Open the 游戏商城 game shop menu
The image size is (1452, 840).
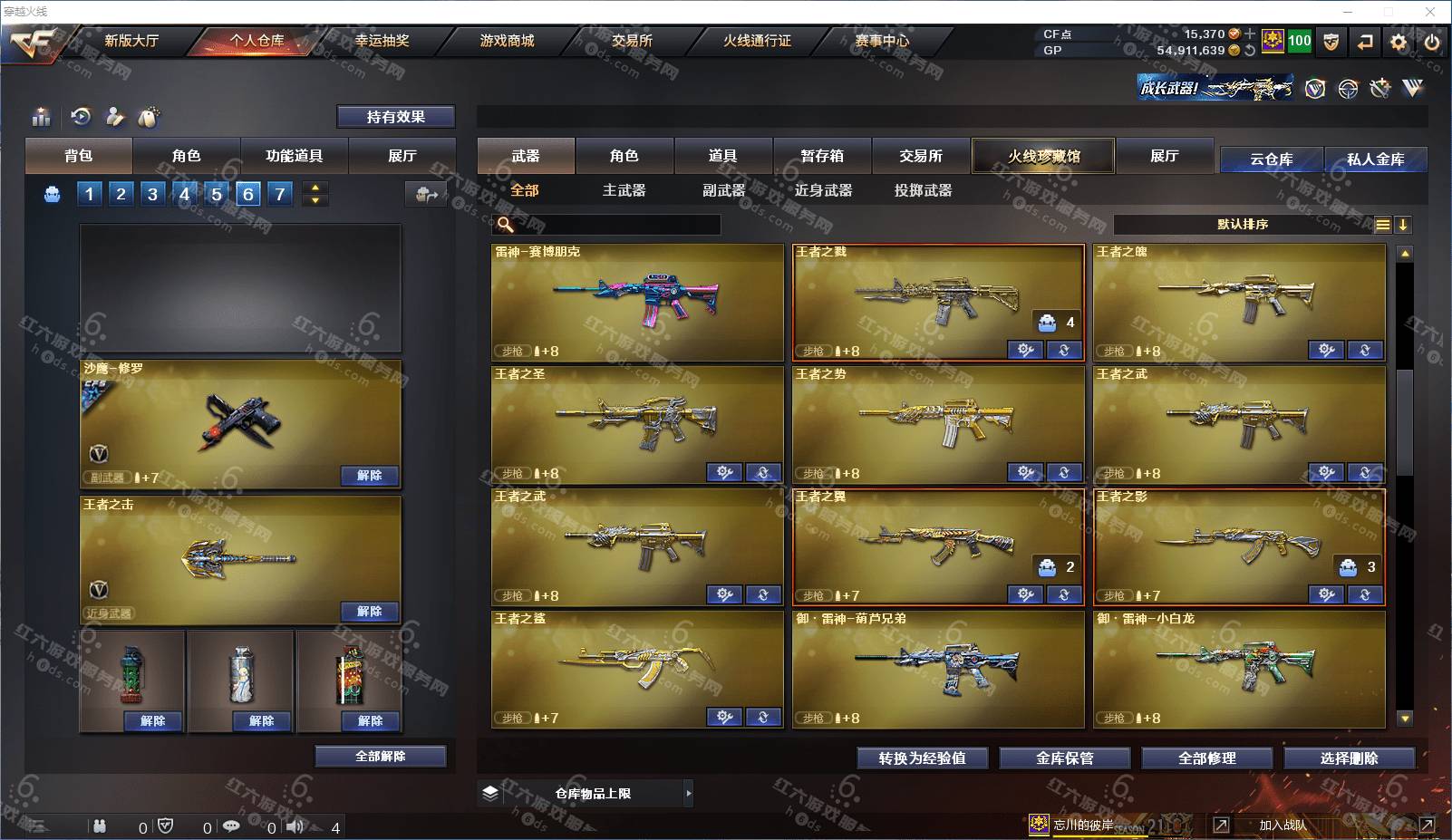point(507,41)
